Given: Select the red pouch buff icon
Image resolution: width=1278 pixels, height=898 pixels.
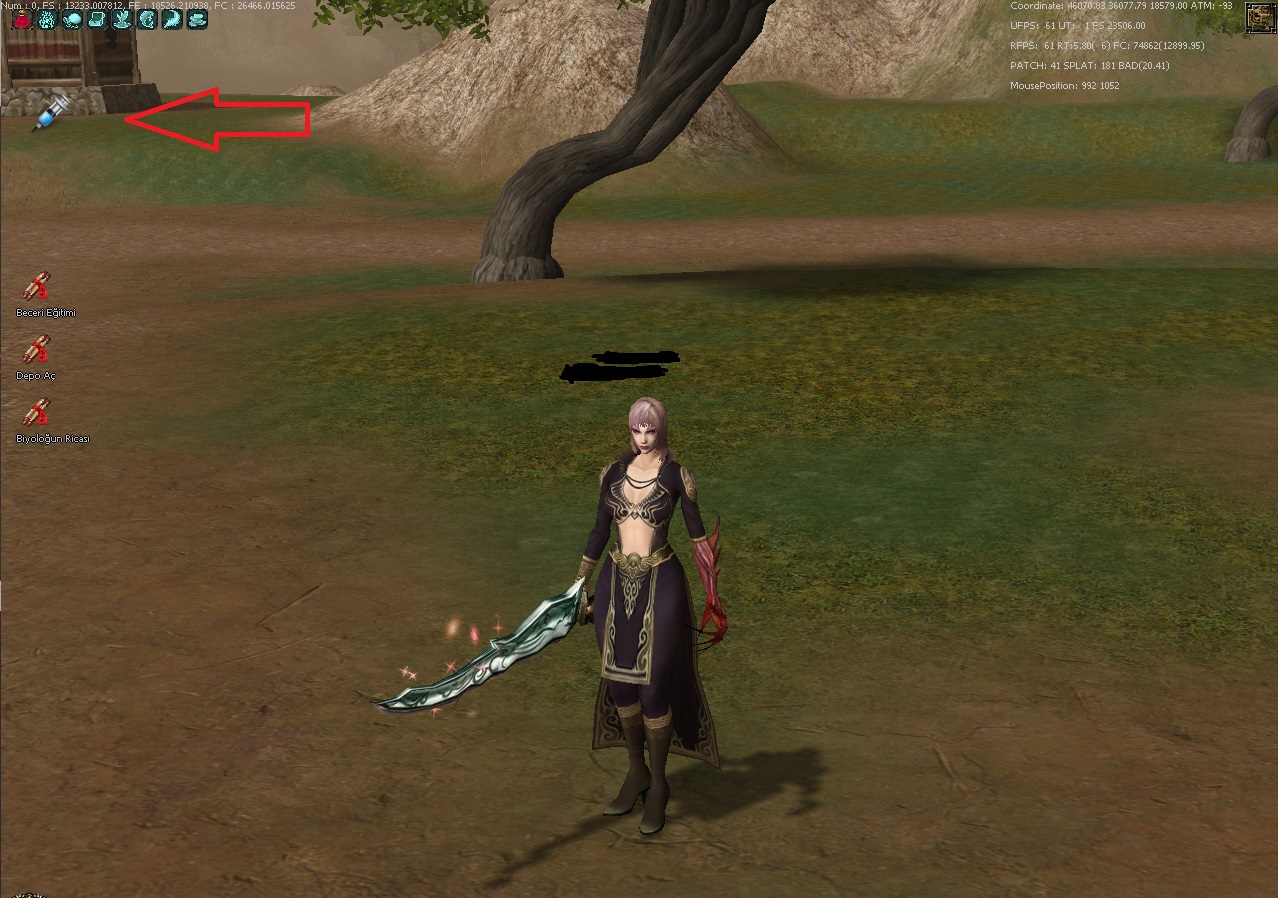Looking at the screenshot, I should tap(22, 19).
